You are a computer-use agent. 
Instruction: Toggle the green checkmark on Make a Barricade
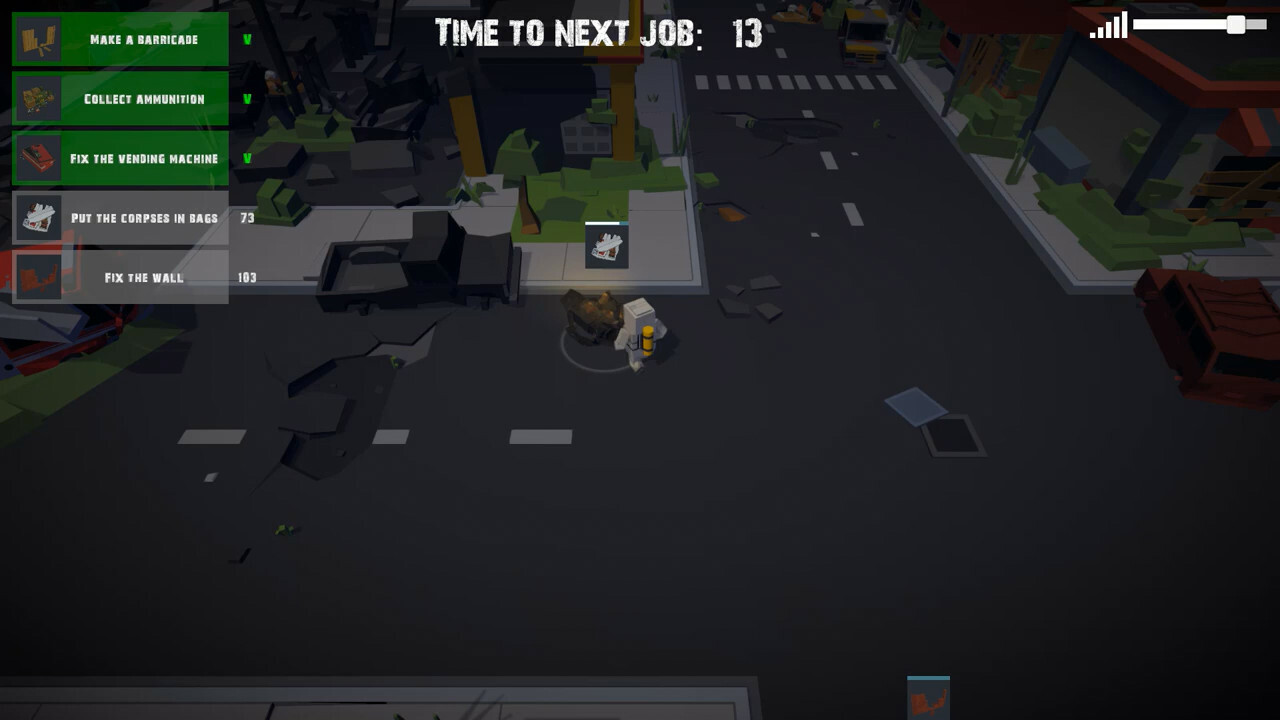click(249, 40)
